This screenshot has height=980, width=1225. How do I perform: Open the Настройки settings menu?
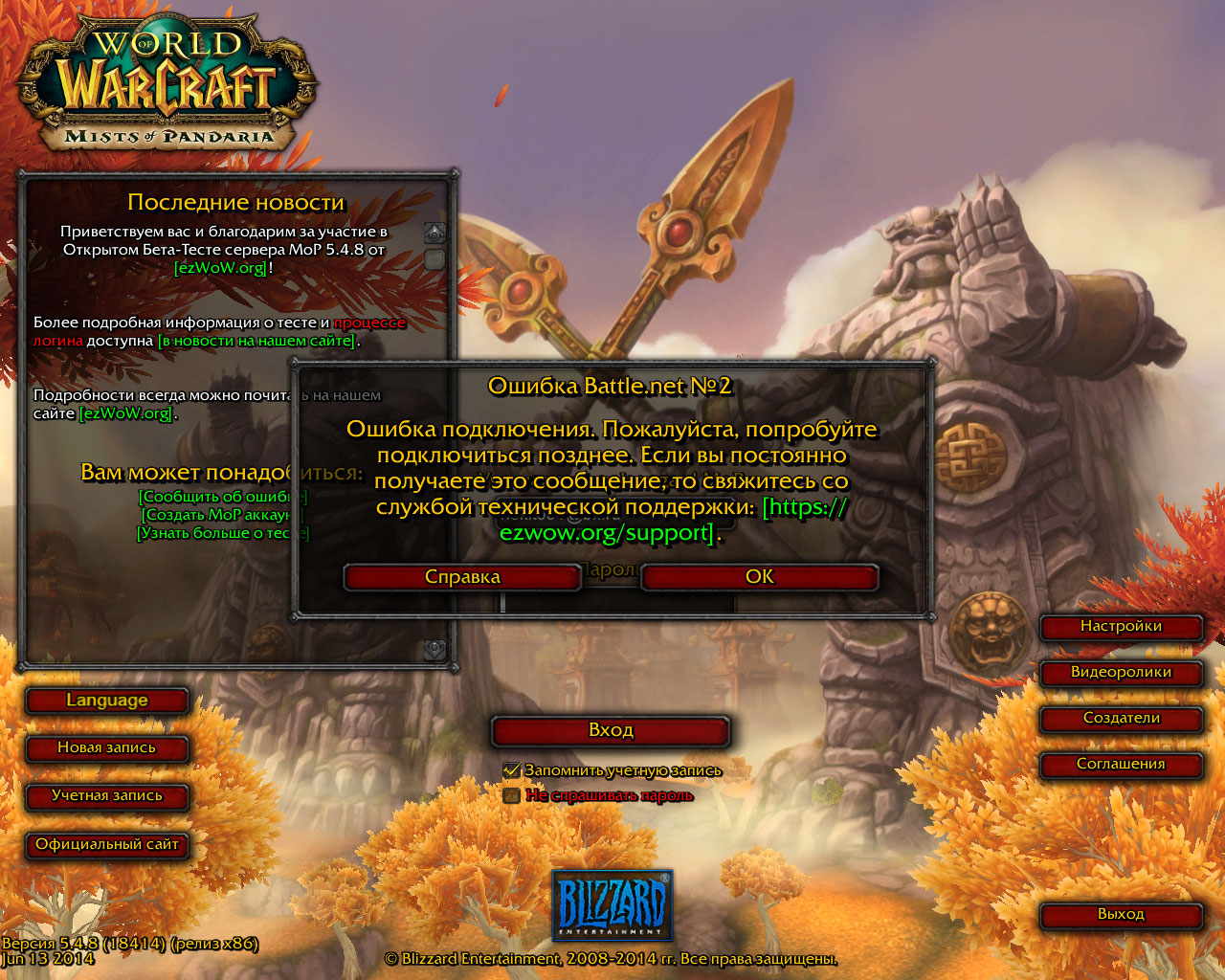pos(1121,627)
